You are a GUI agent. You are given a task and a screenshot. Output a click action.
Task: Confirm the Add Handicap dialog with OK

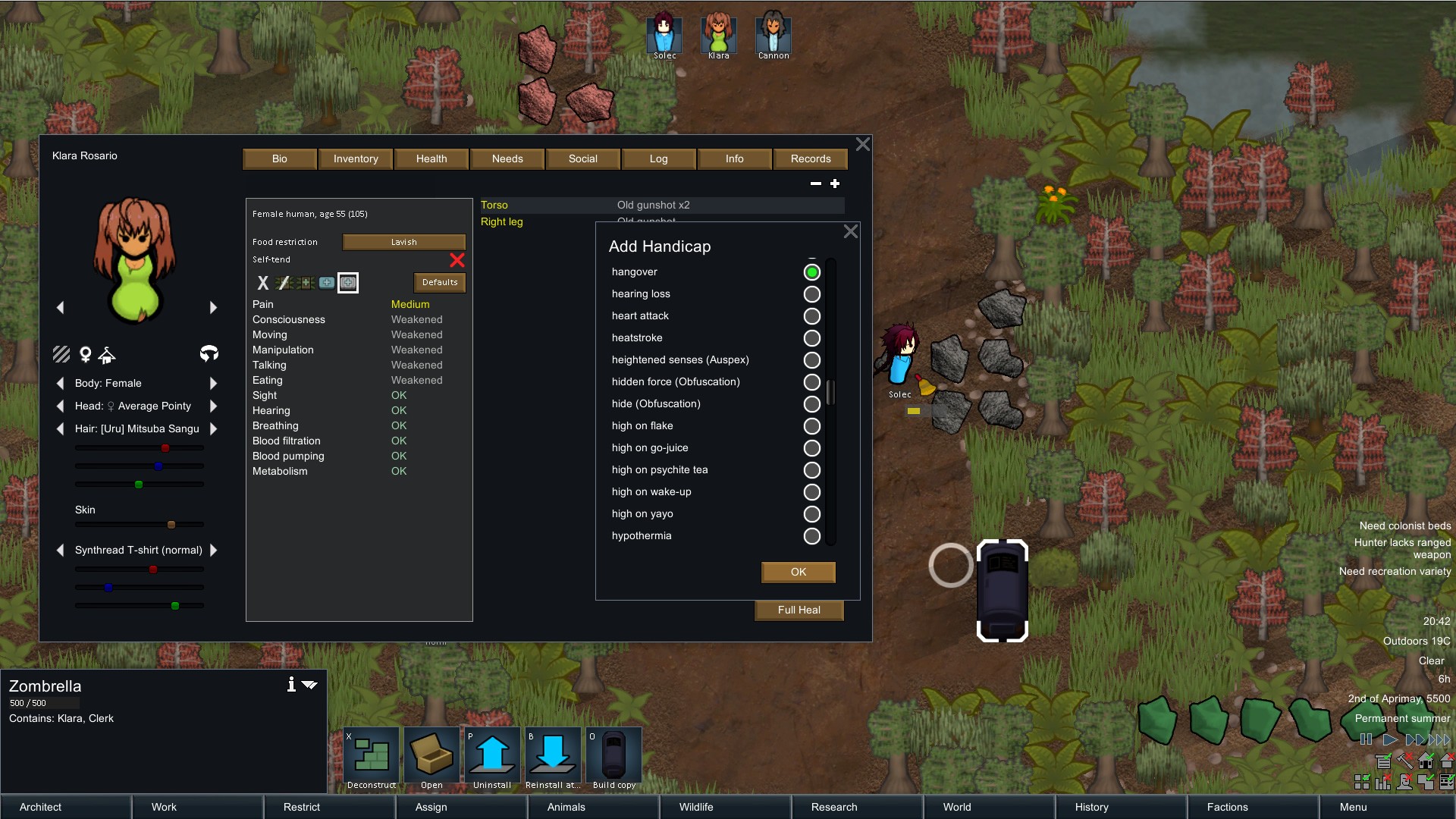(798, 572)
